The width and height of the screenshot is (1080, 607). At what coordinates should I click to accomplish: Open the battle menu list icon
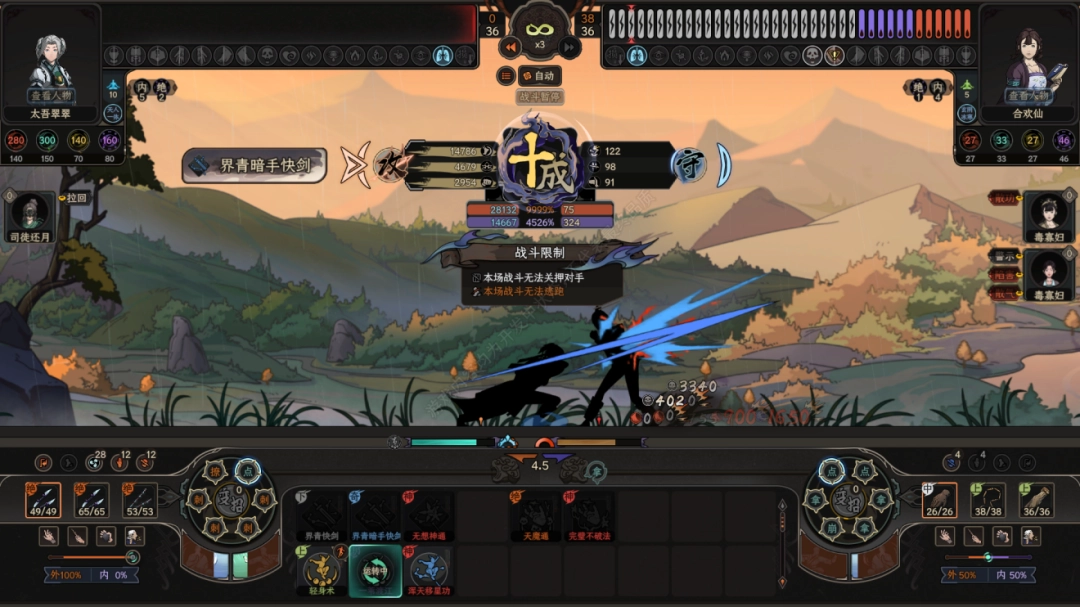[507, 76]
